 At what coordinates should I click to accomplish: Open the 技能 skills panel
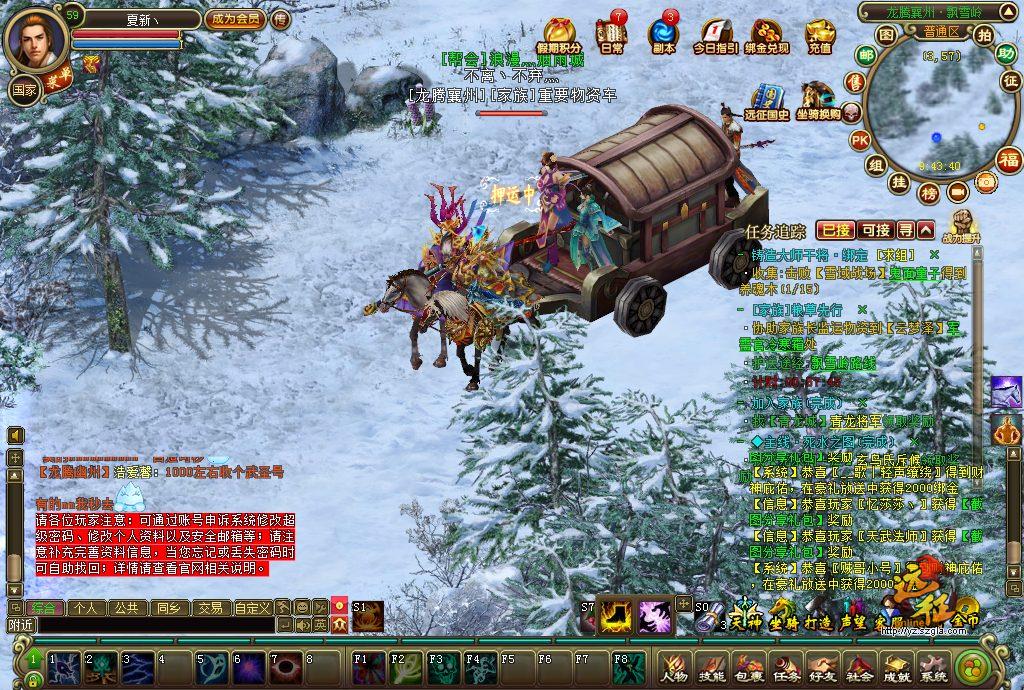click(711, 668)
